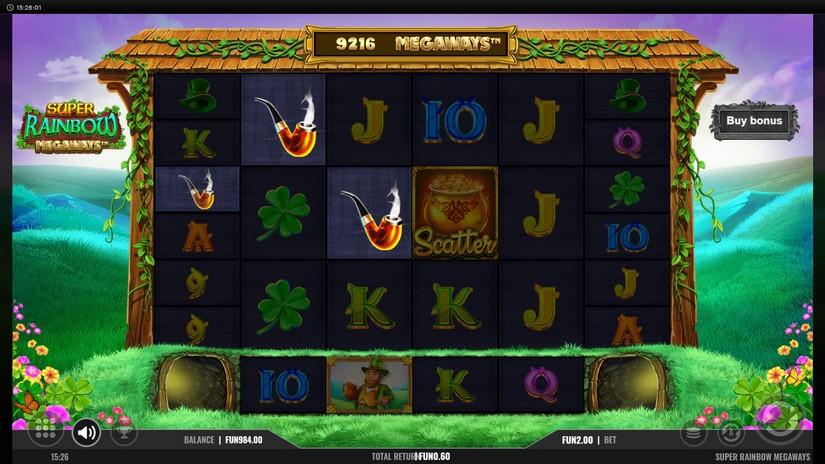Toggle the sound speaker button
825x464 pixels.
pos(87,432)
